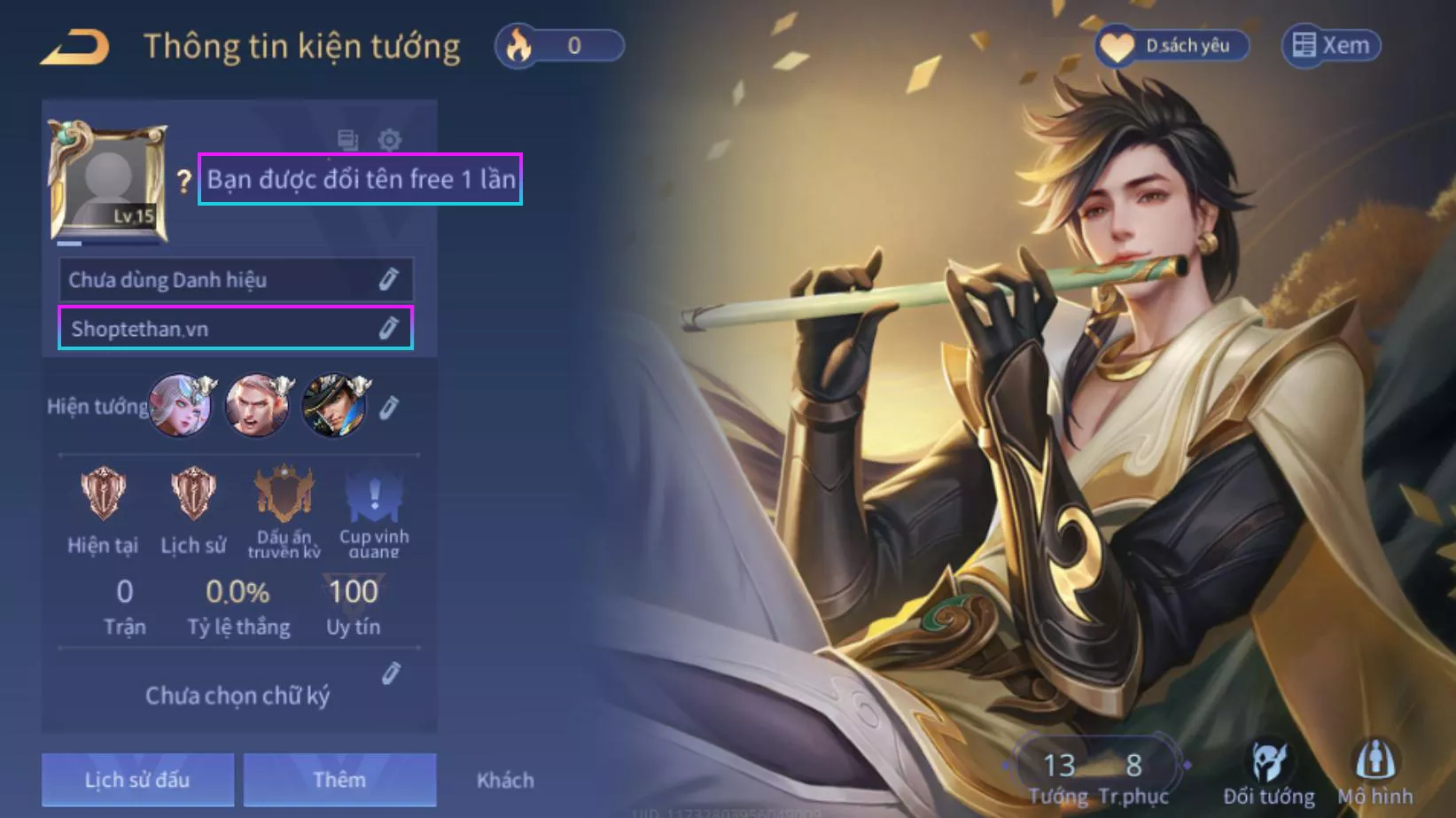This screenshot has height=818, width=1456.
Task: Edit Shoptethan.vn name via pencil icon
Action: point(387,328)
